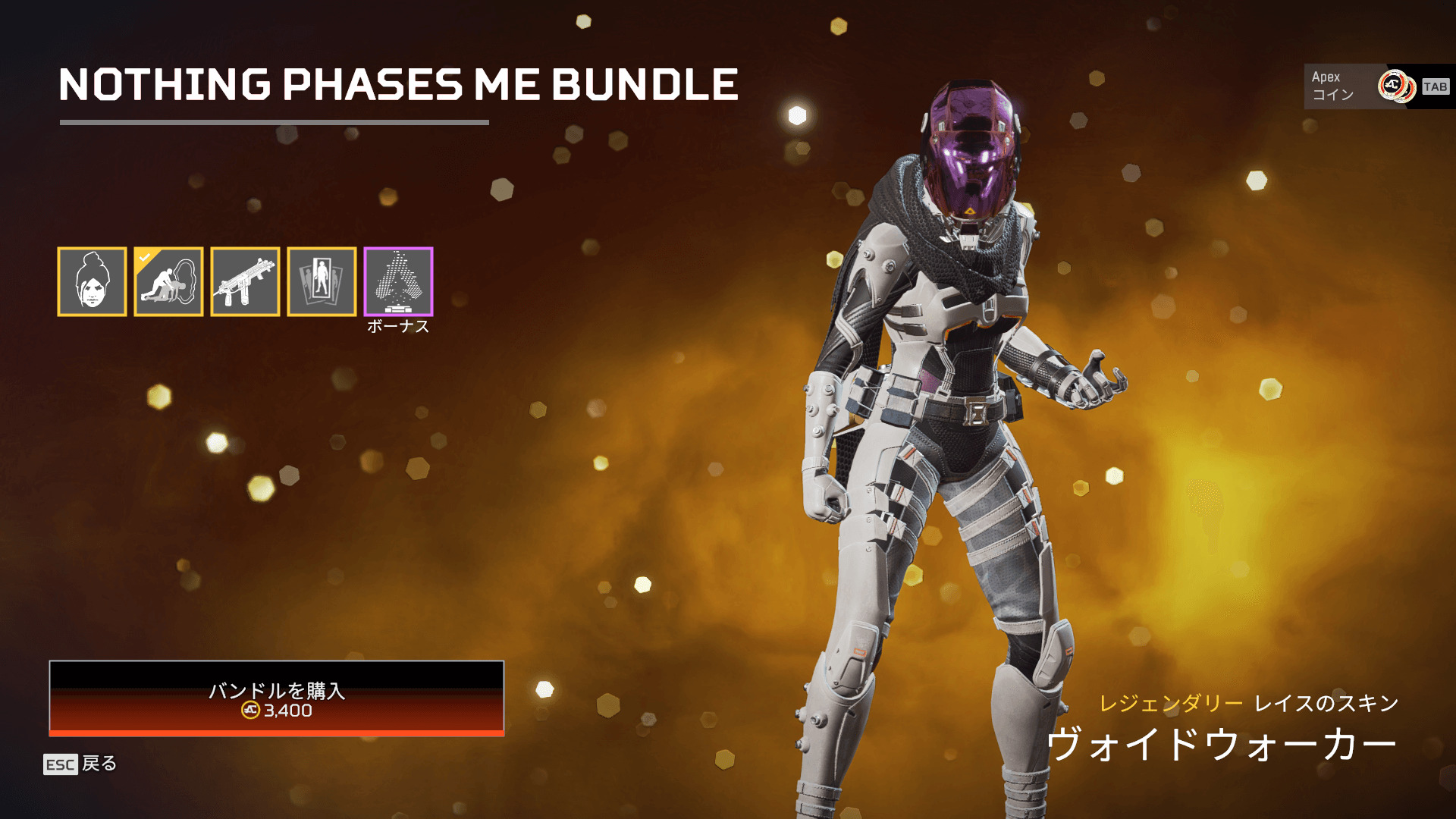Show the purple bonus Apex pack item
The image size is (1456, 819).
(398, 281)
